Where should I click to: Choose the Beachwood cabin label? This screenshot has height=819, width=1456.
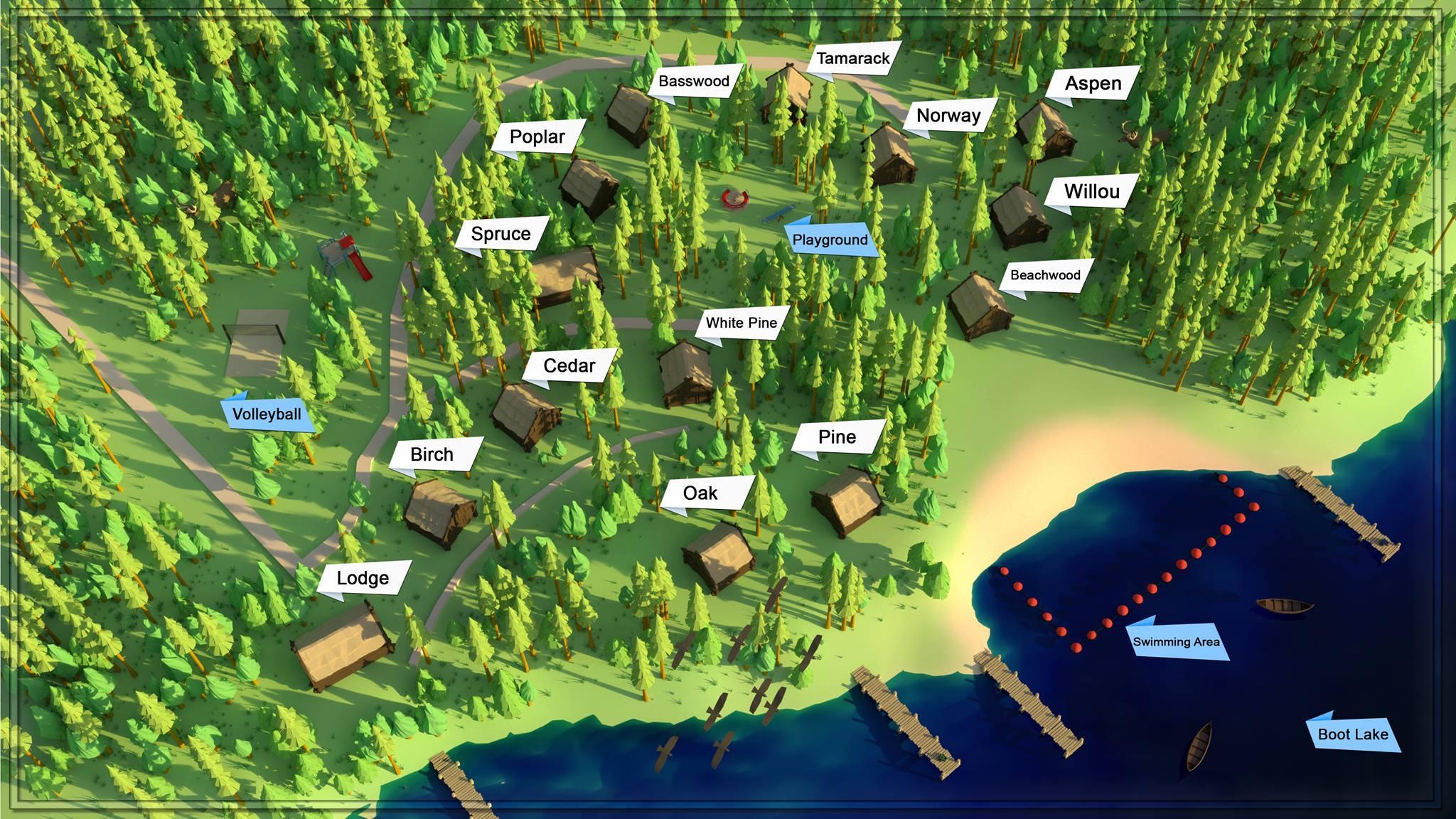[x=1045, y=275]
